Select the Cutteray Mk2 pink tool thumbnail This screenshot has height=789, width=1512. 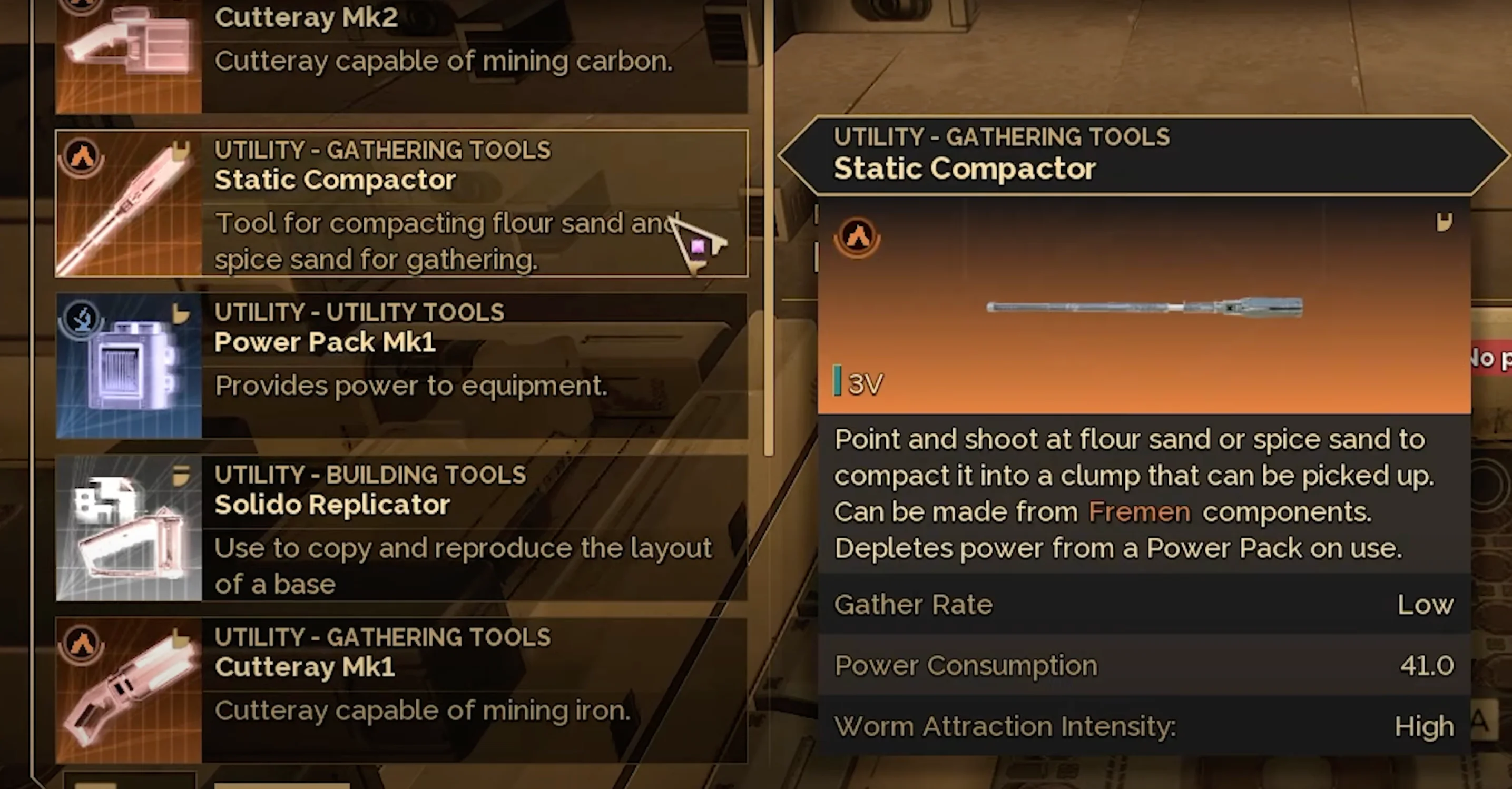[x=129, y=41]
